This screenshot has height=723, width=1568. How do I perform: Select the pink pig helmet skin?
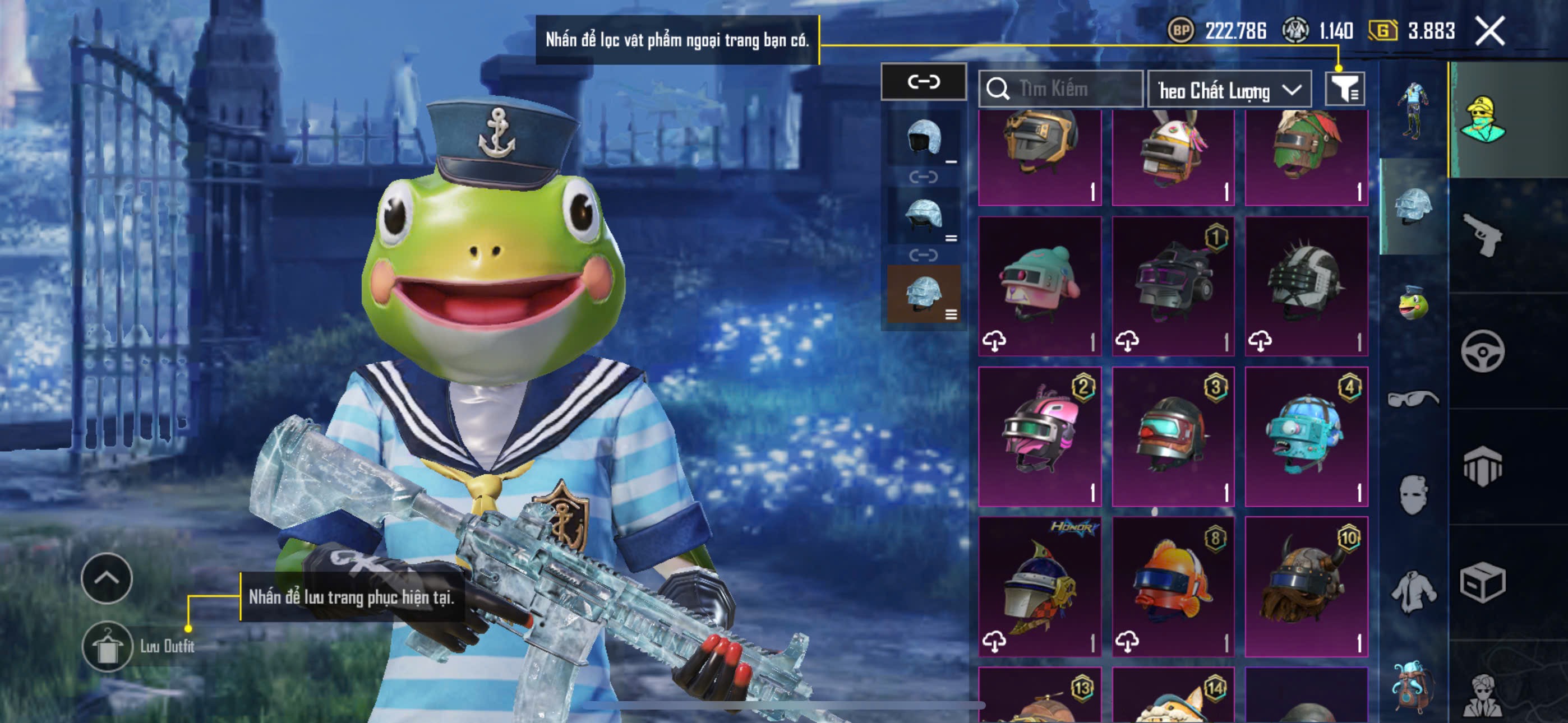(1040, 286)
